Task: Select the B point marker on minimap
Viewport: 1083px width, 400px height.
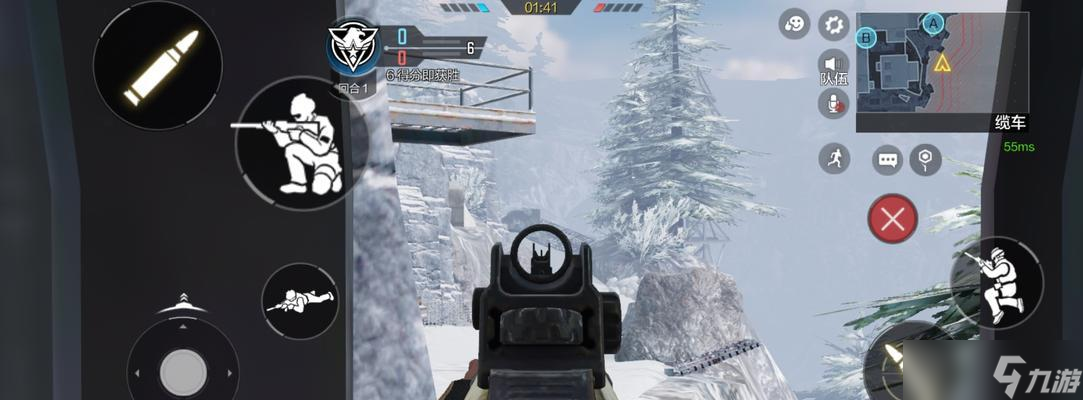Action: [x=867, y=39]
